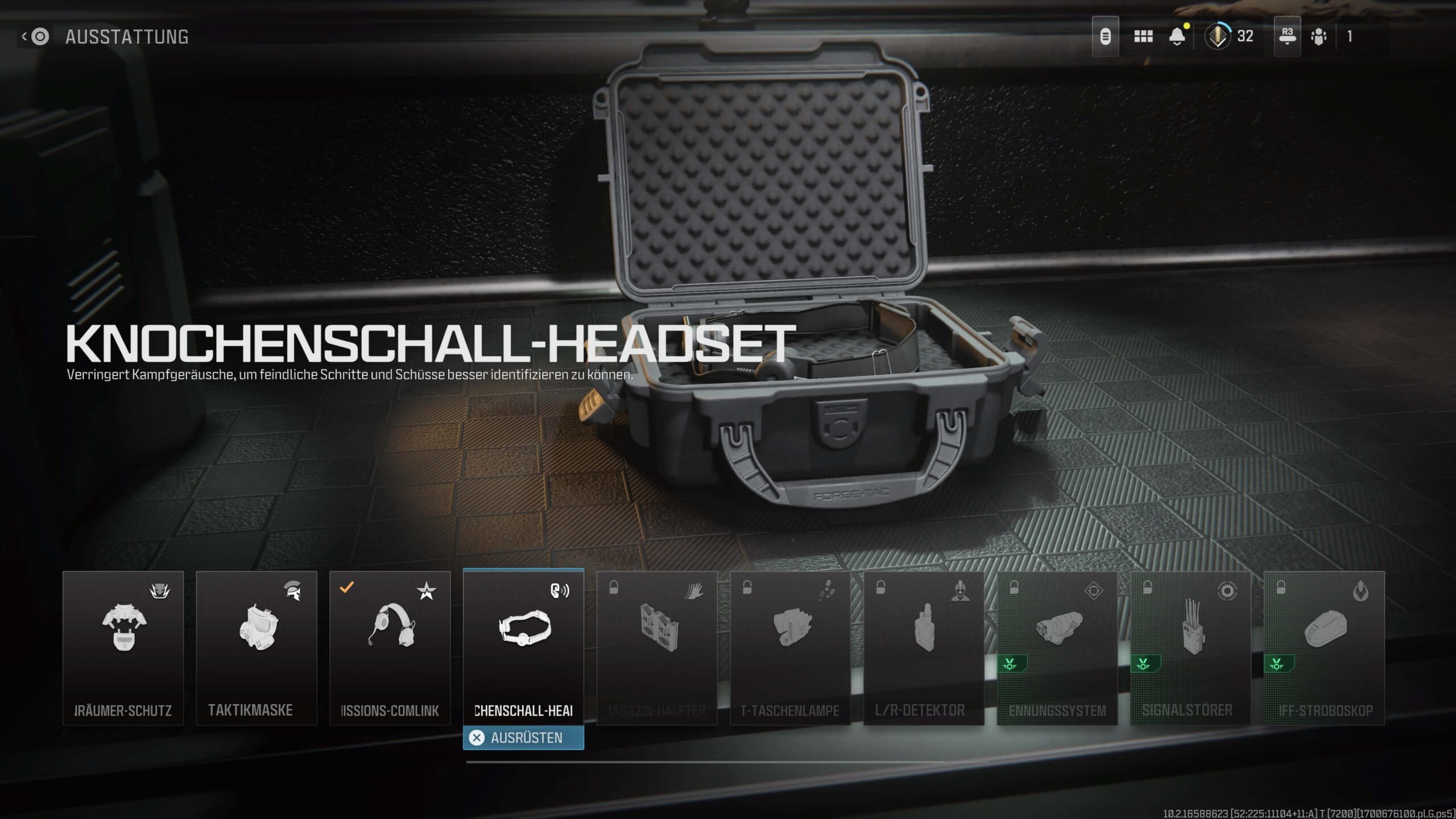
Task: Select the Räumer-Schutz gear tile
Action: click(x=123, y=647)
